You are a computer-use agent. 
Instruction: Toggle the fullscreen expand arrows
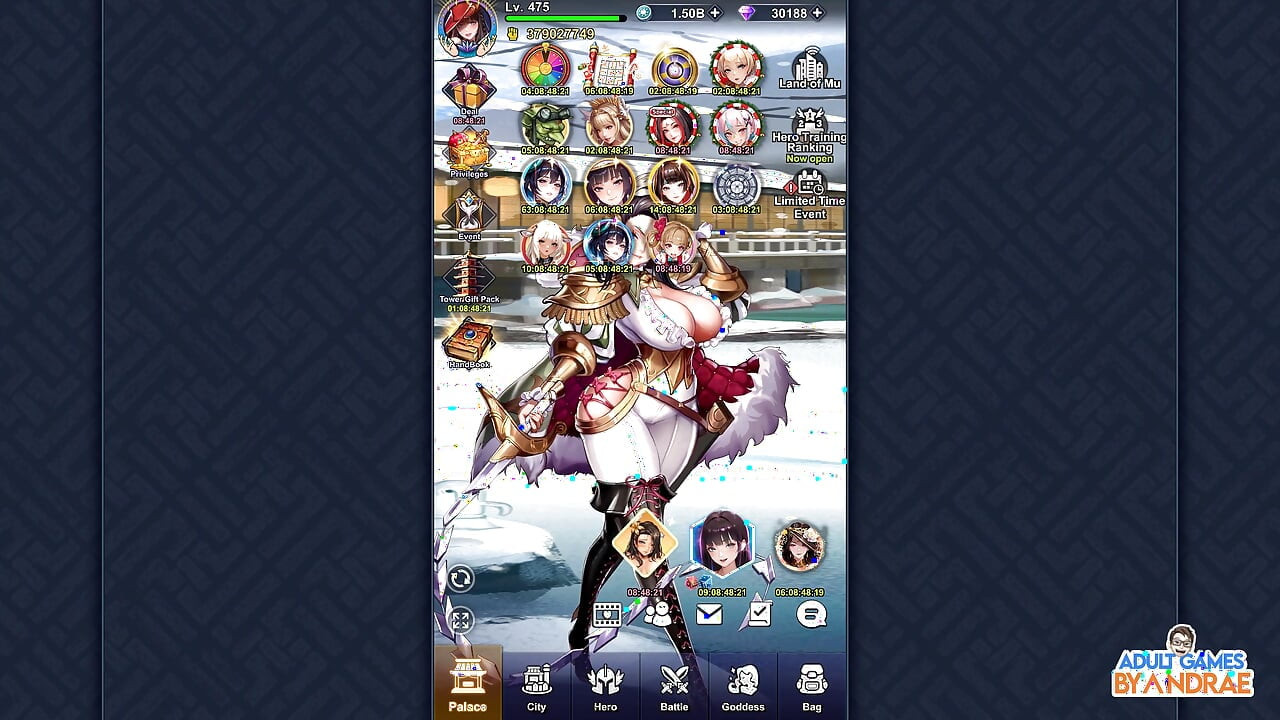461,617
